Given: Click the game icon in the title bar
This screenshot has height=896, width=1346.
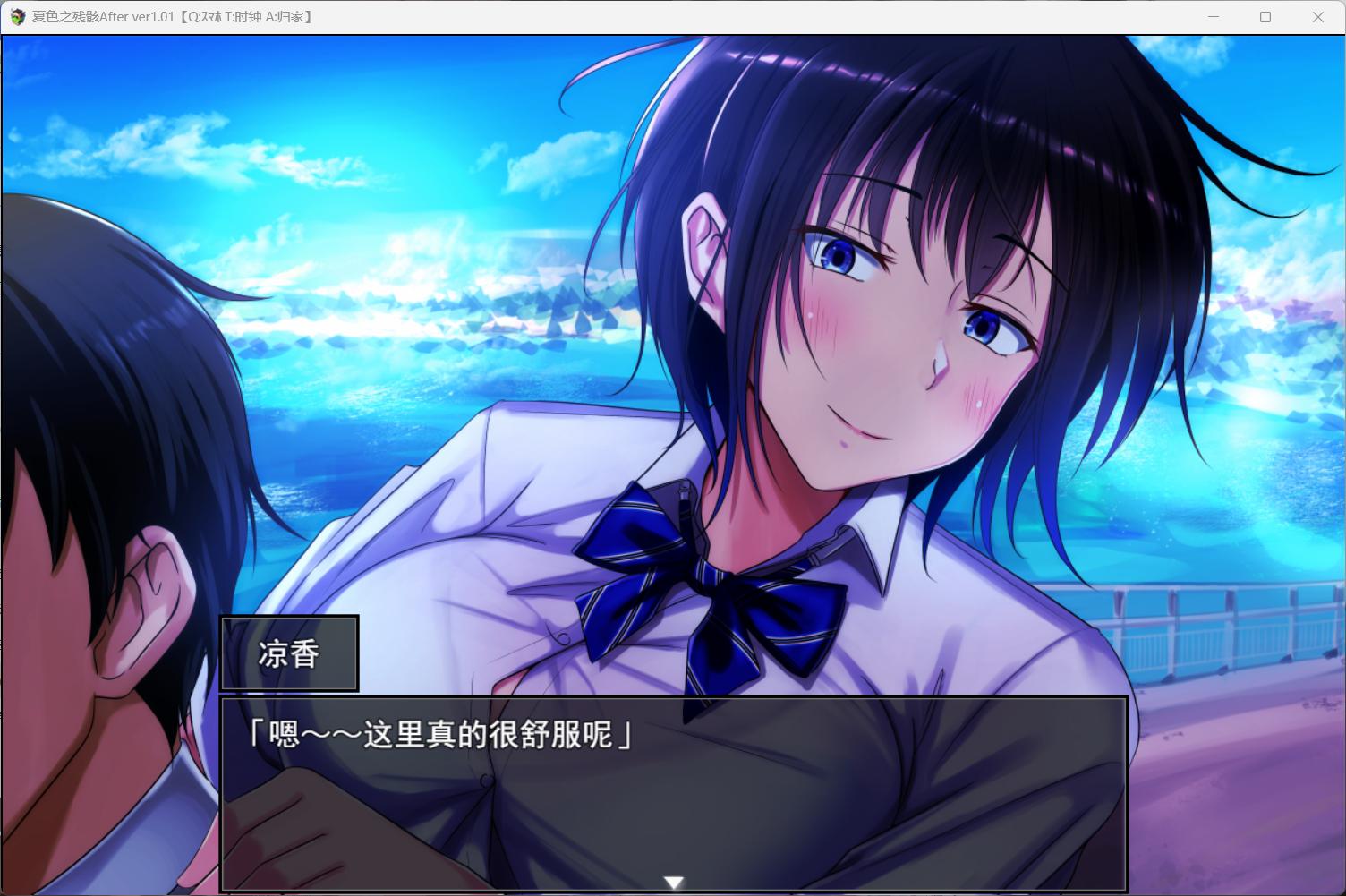Looking at the screenshot, I should click(18, 16).
